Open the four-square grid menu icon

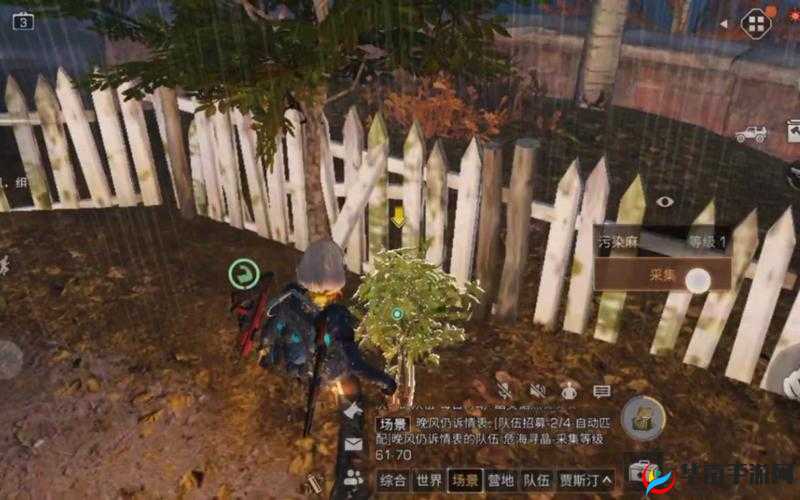pos(756,23)
